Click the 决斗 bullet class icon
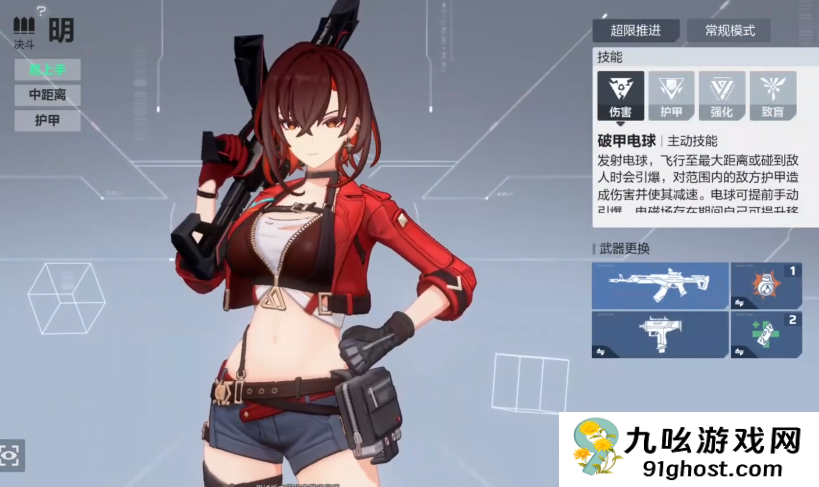Screen dimensions: 819x487 (x=24, y=28)
